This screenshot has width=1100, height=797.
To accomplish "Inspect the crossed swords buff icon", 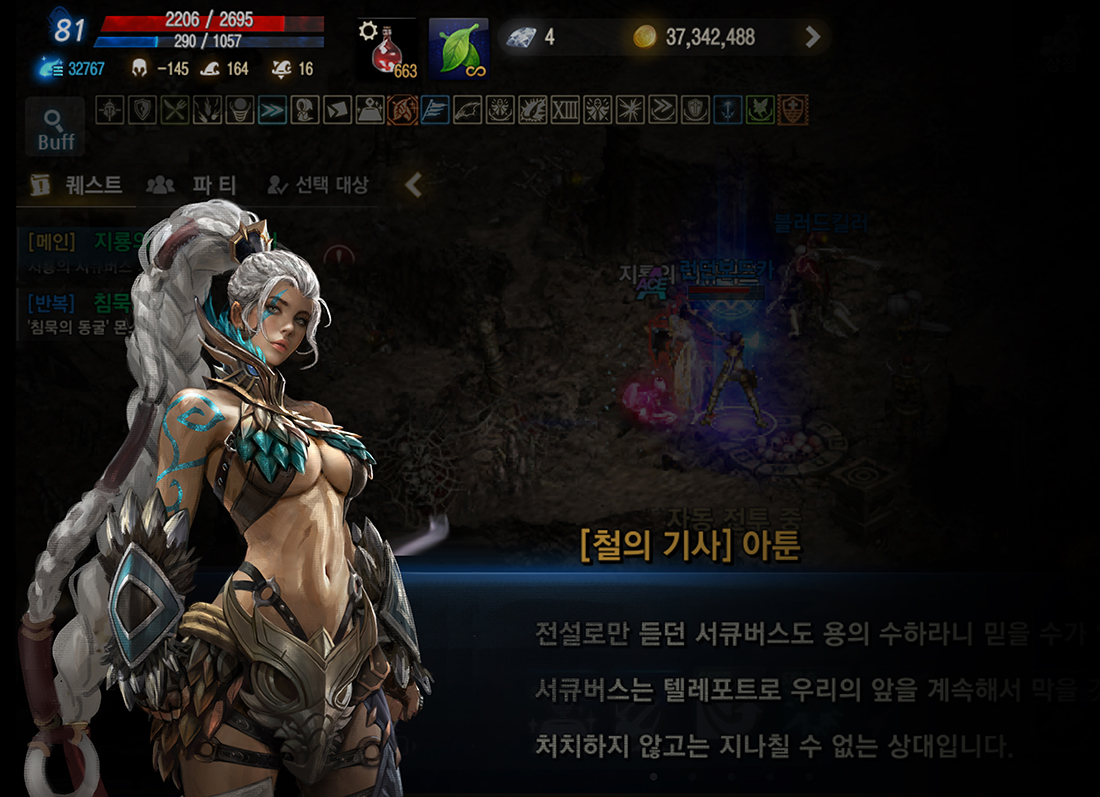I will pyautogui.click(x=174, y=110).
